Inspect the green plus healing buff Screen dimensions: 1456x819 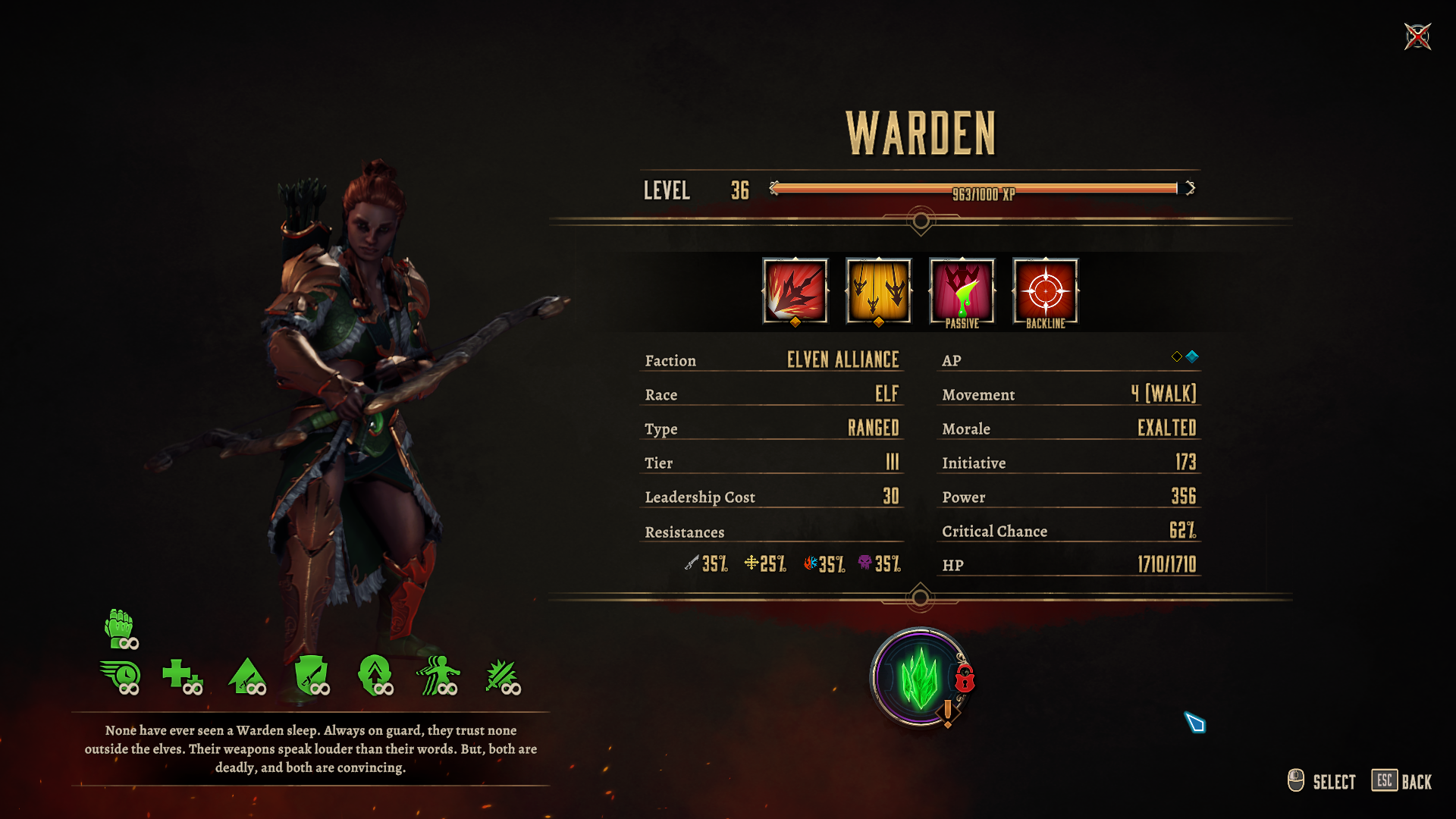click(x=182, y=675)
